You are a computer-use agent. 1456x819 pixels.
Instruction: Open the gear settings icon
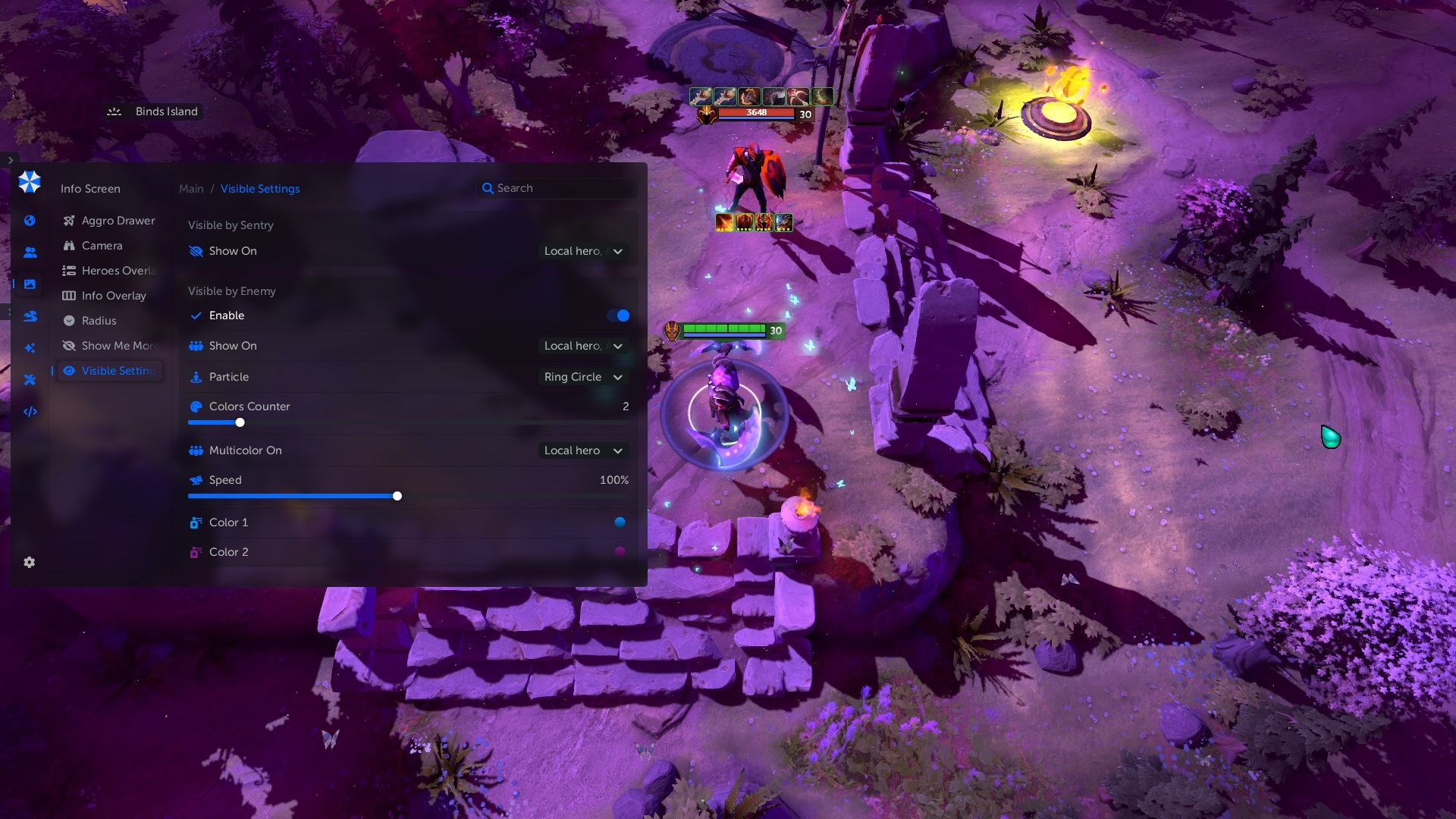click(30, 562)
